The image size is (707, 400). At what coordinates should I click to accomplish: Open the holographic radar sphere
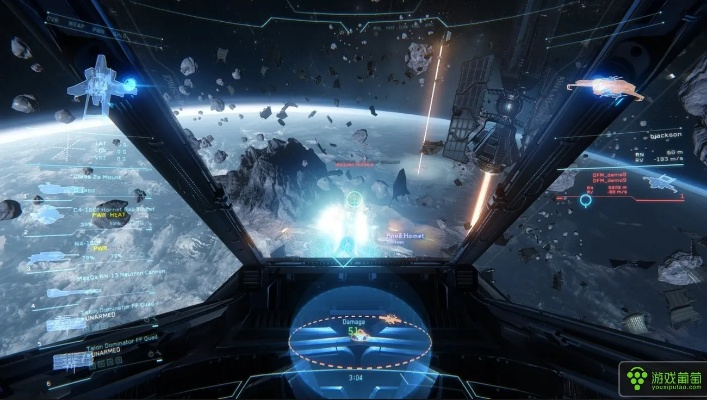pyautogui.click(x=360, y=330)
